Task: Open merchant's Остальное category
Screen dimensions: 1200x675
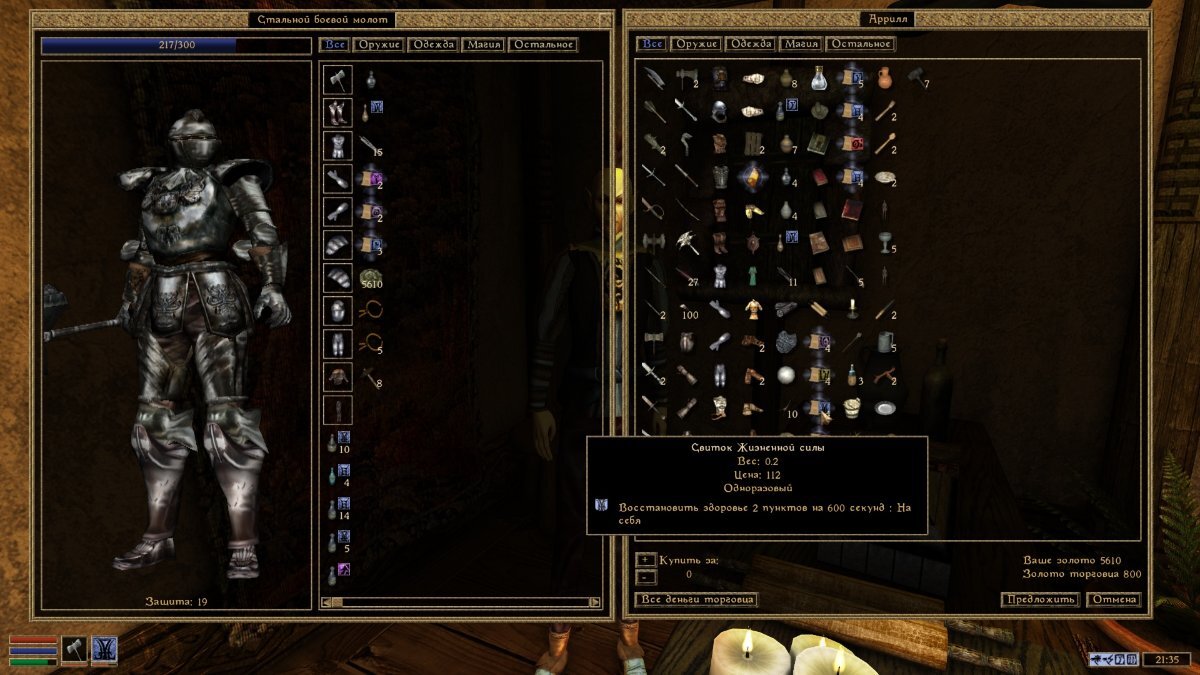Action: tap(860, 44)
